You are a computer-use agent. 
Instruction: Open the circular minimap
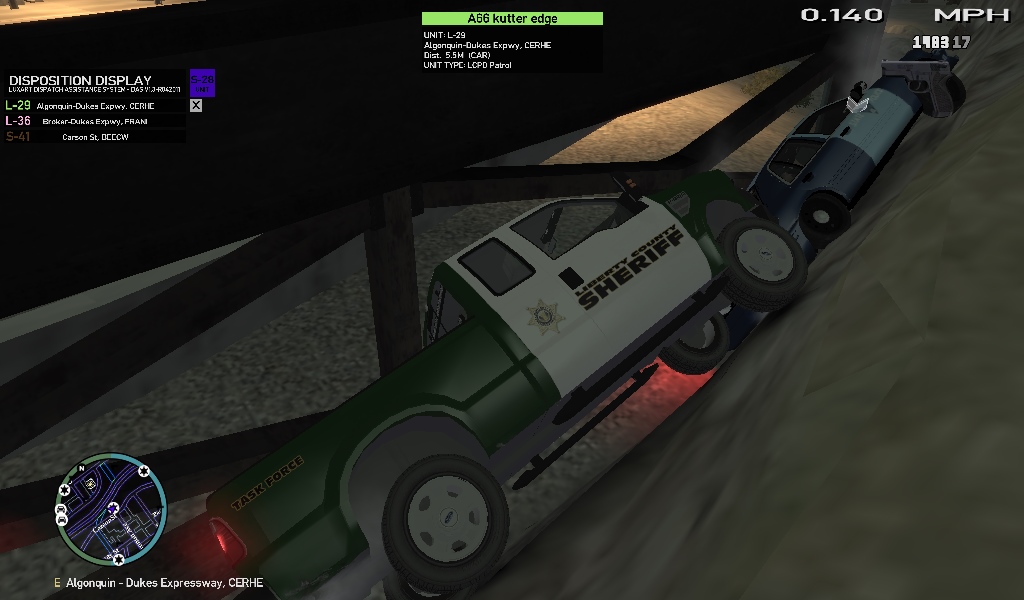(111, 509)
